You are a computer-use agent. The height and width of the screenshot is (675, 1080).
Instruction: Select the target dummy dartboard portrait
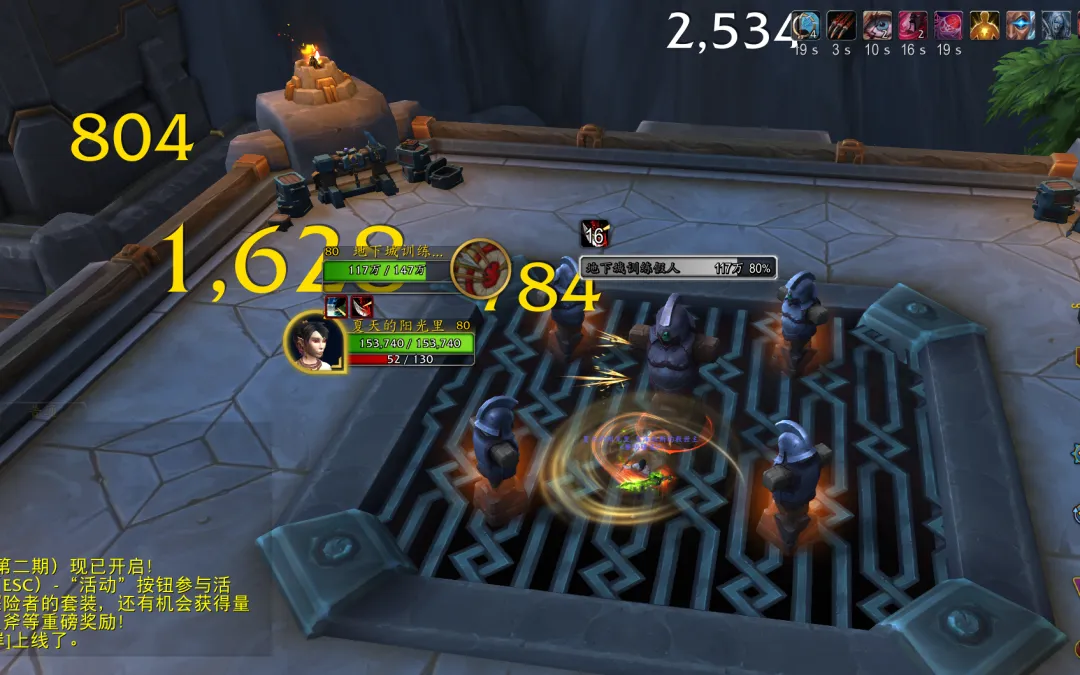[480, 267]
